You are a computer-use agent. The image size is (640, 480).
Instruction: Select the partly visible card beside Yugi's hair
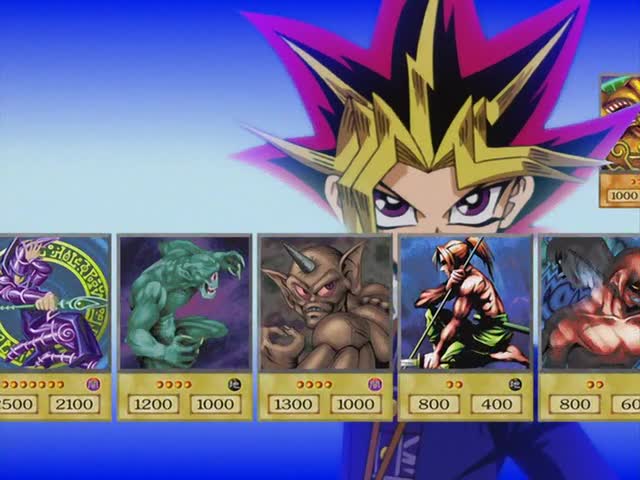click(620, 140)
